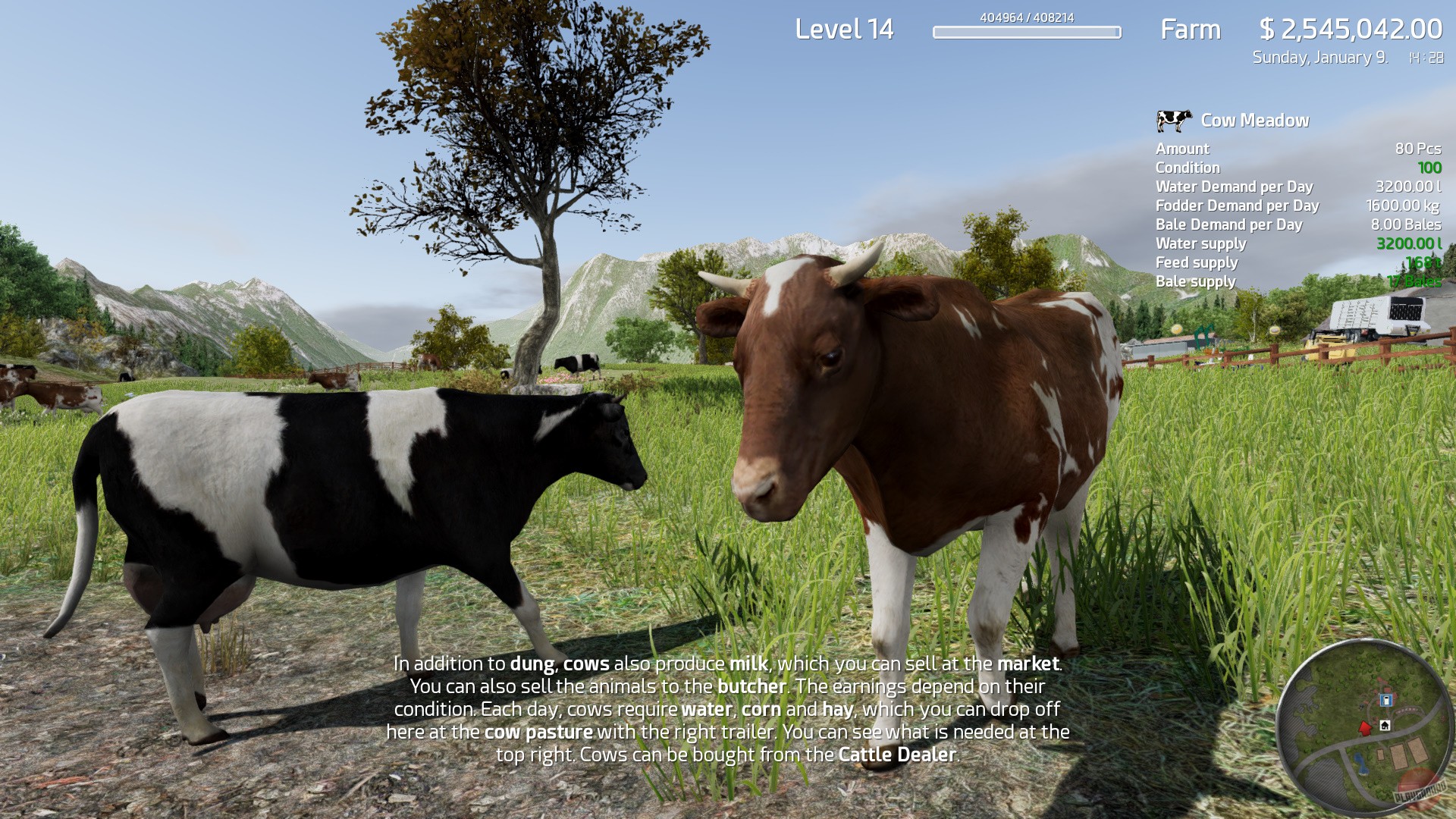The width and height of the screenshot is (1456, 819).
Task: Select the house icon on the minimap
Action: click(1385, 725)
